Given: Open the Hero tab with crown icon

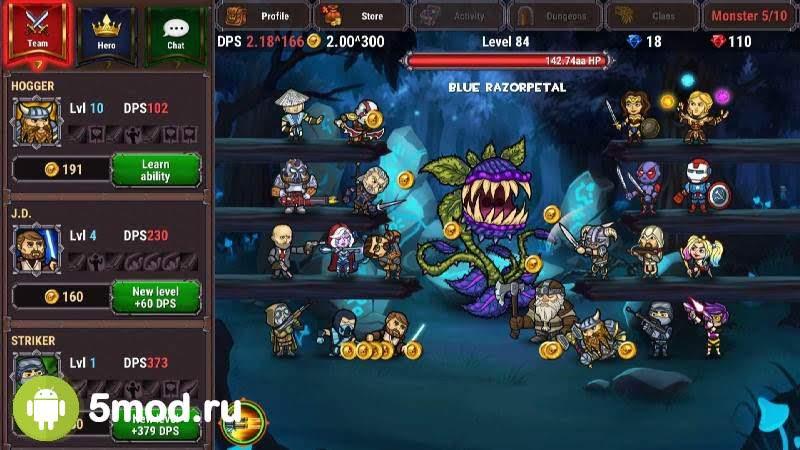Looking at the screenshot, I should (x=106, y=32).
